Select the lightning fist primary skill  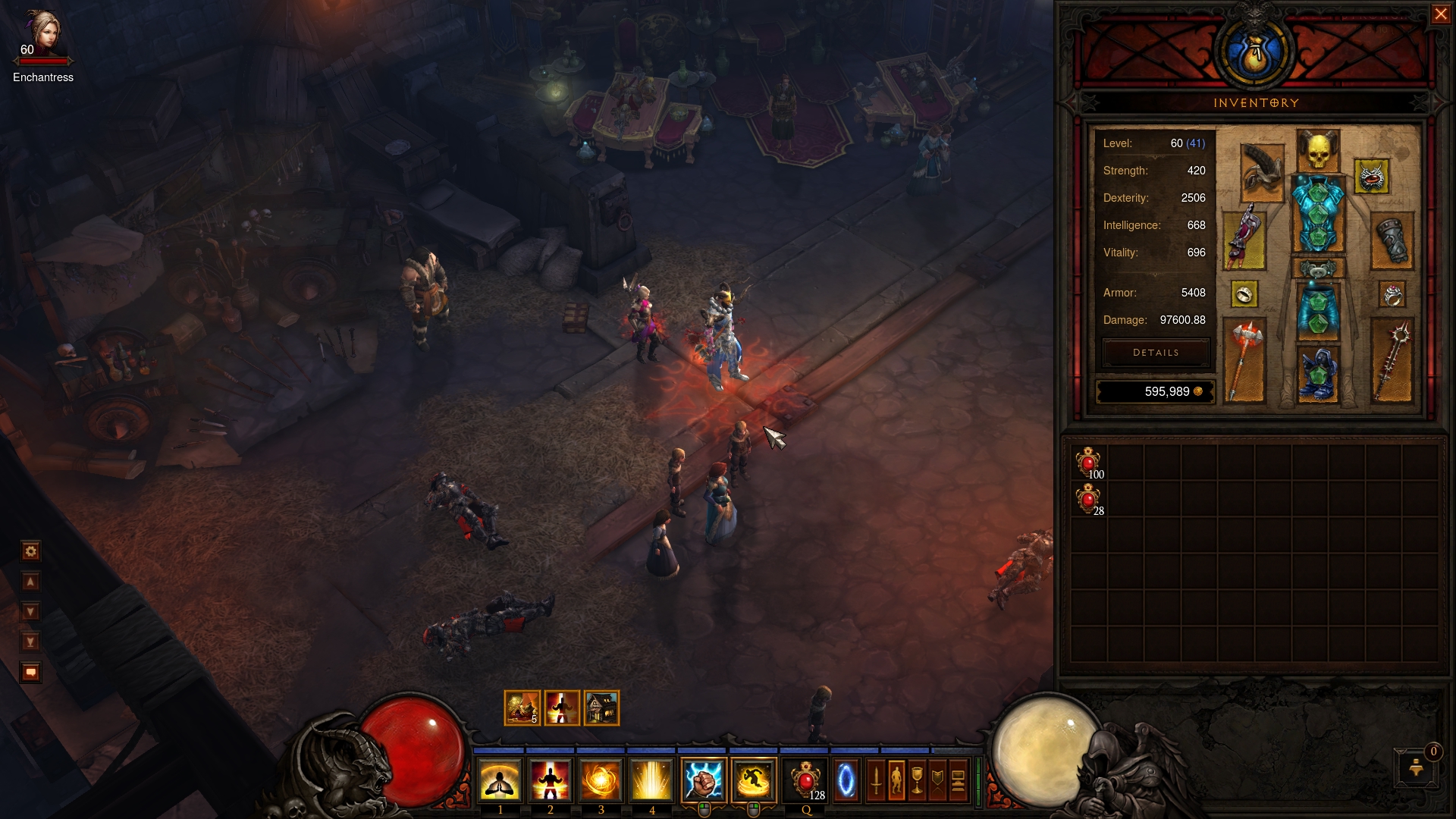pyautogui.click(x=704, y=780)
